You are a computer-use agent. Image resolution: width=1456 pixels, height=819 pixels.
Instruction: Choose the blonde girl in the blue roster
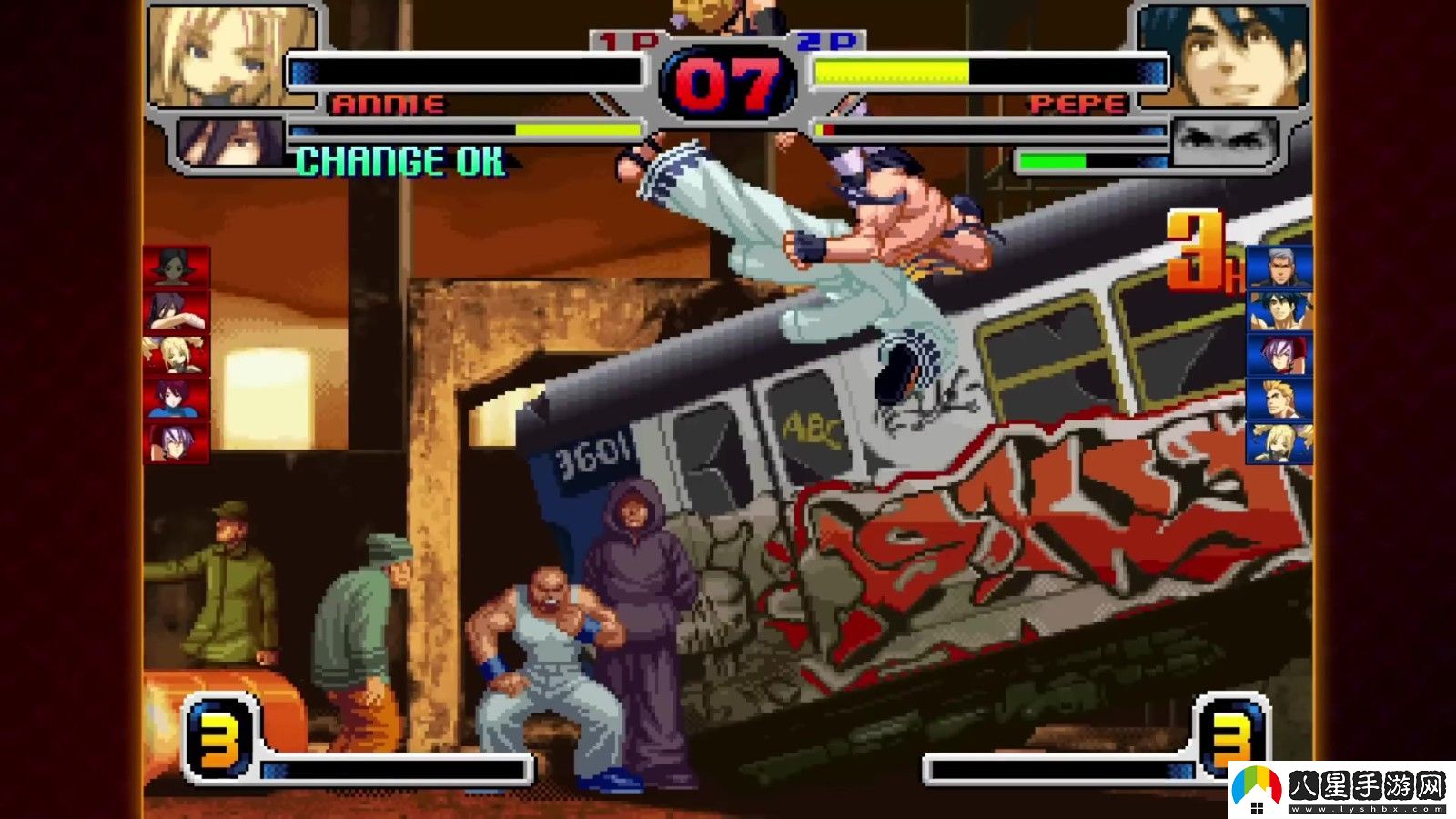1279,442
